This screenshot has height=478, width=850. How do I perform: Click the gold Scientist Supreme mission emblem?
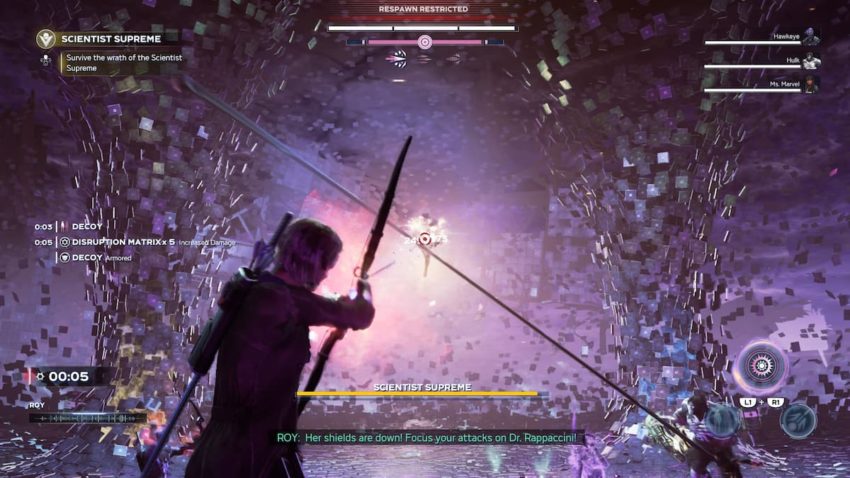point(45,39)
